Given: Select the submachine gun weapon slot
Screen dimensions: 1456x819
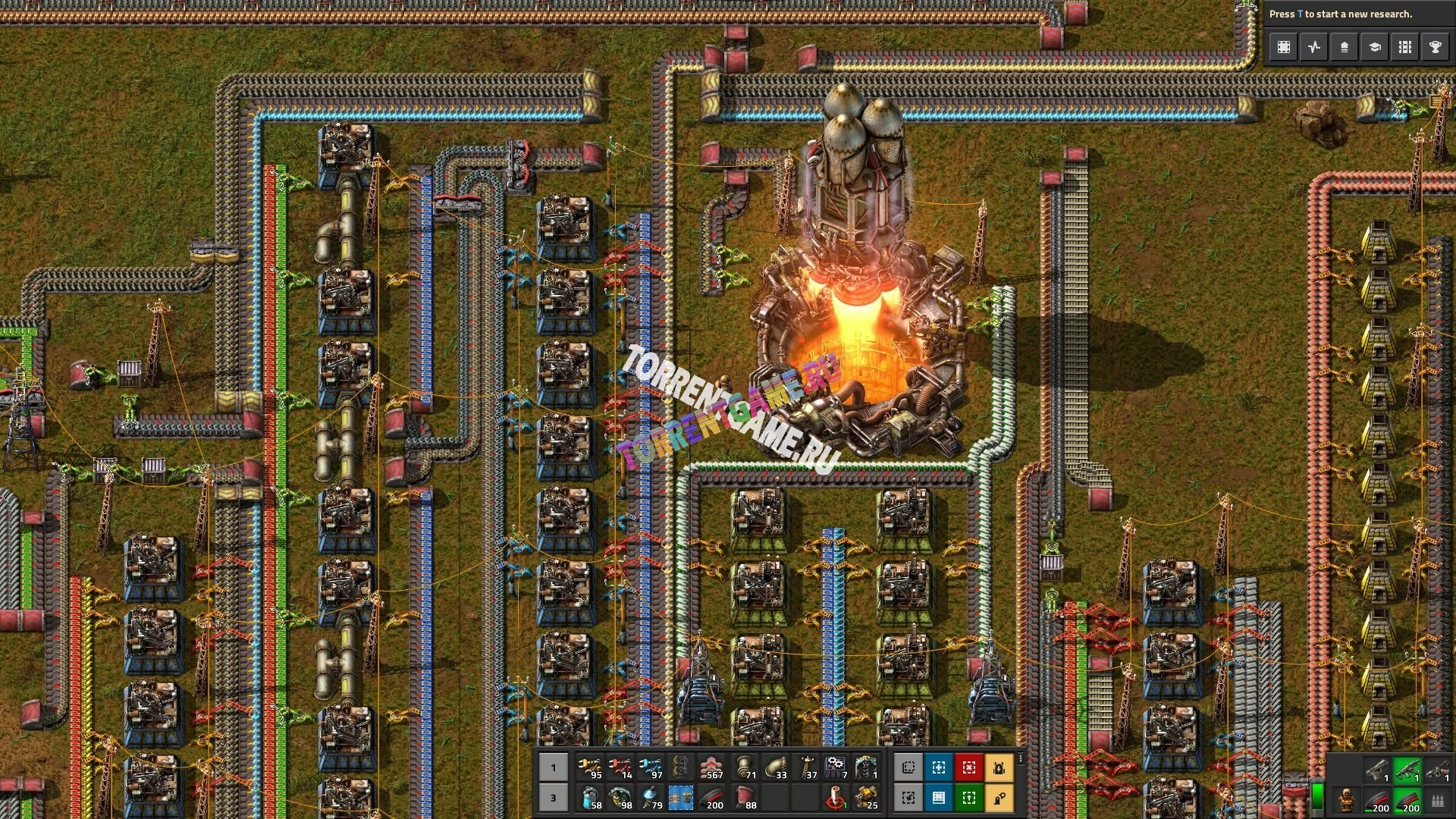Looking at the screenshot, I should coord(1407,770).
